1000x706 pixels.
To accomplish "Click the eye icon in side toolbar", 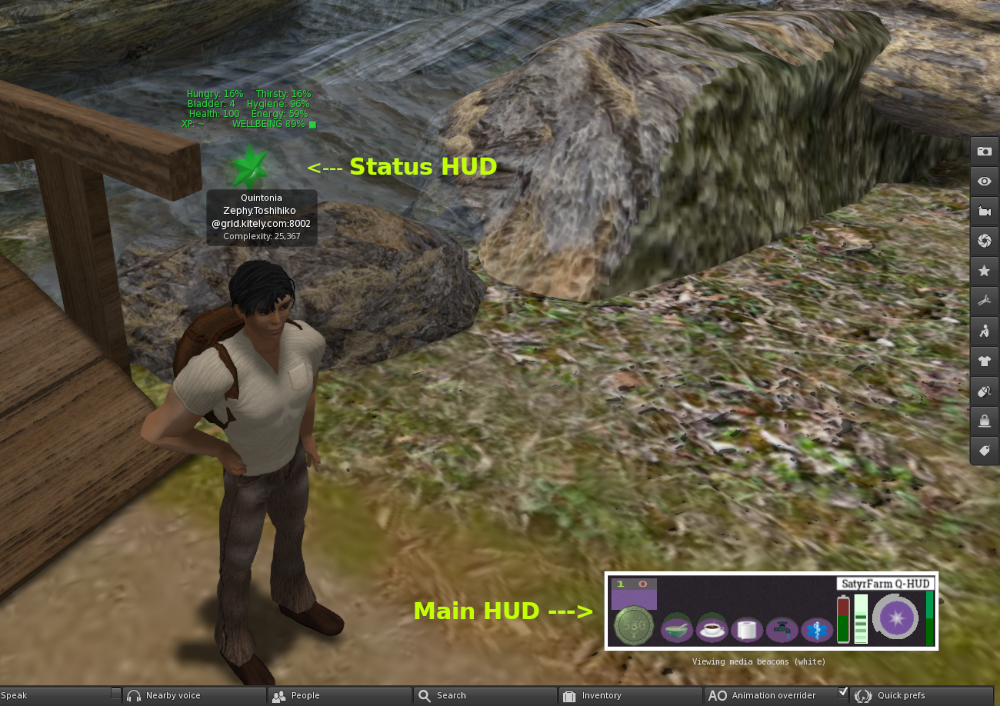I will [x=985, y=181].
